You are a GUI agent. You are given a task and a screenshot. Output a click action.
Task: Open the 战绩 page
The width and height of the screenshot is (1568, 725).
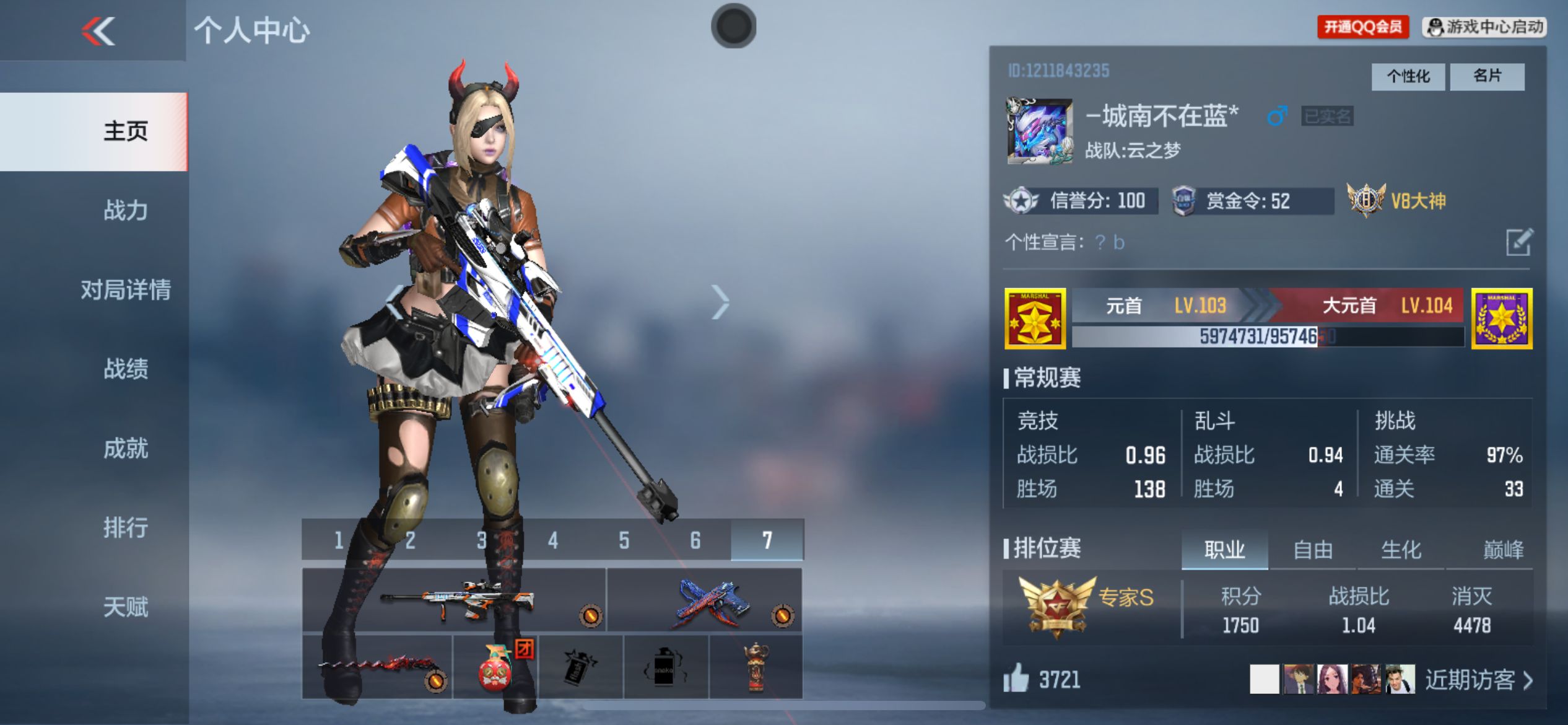[x=126, y=369]
